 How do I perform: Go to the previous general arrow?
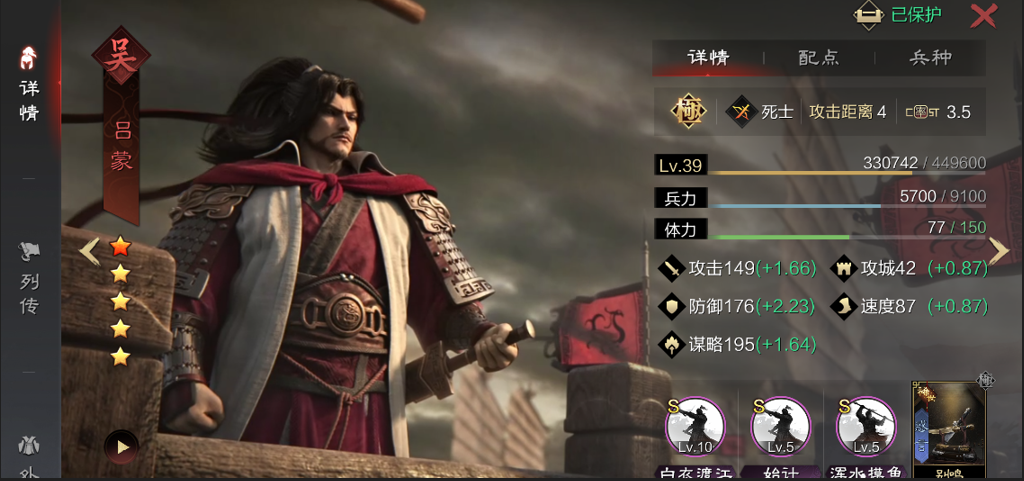90,250
